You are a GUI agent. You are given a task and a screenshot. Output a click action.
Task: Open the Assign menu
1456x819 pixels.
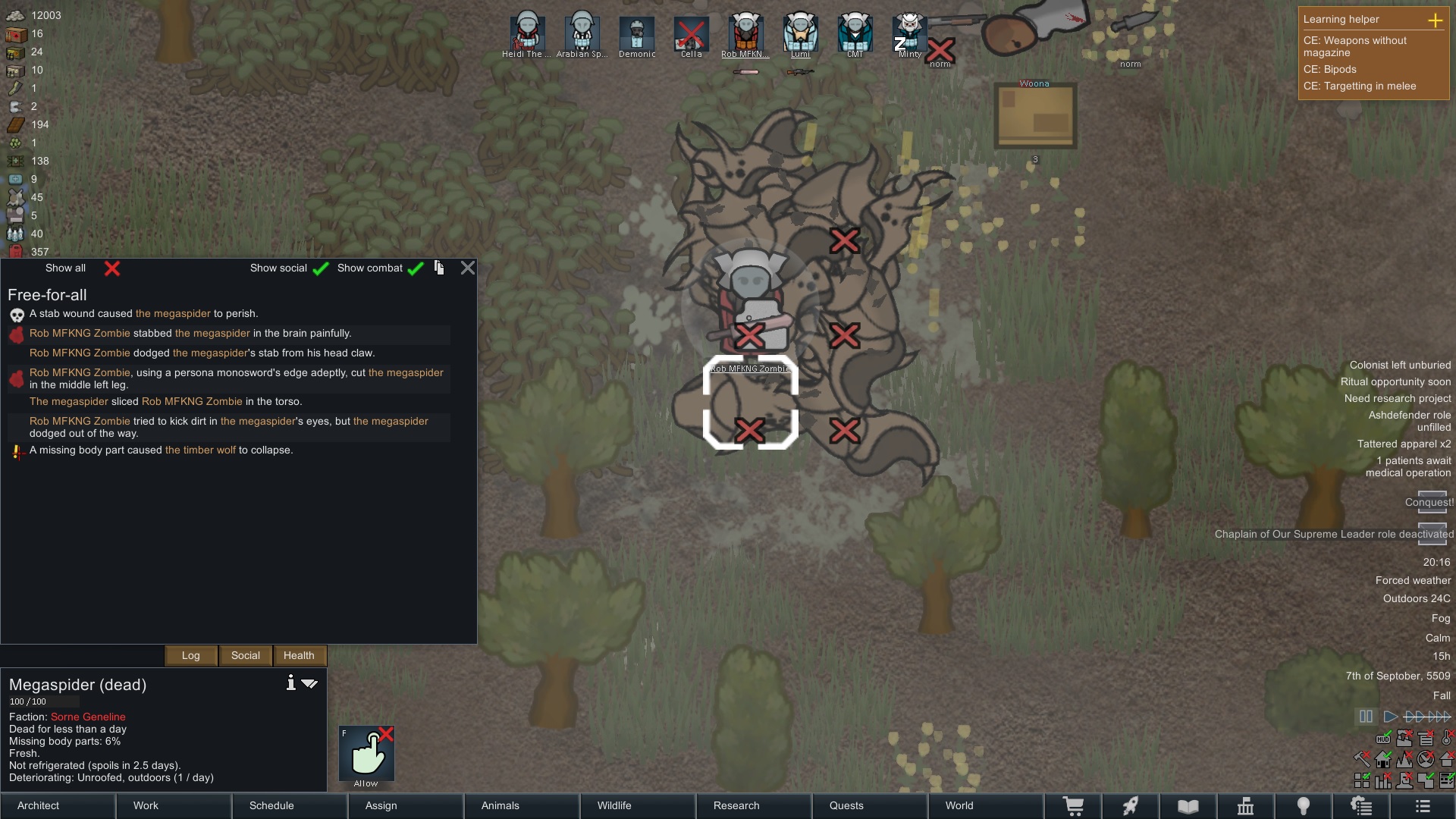point(406,805)
